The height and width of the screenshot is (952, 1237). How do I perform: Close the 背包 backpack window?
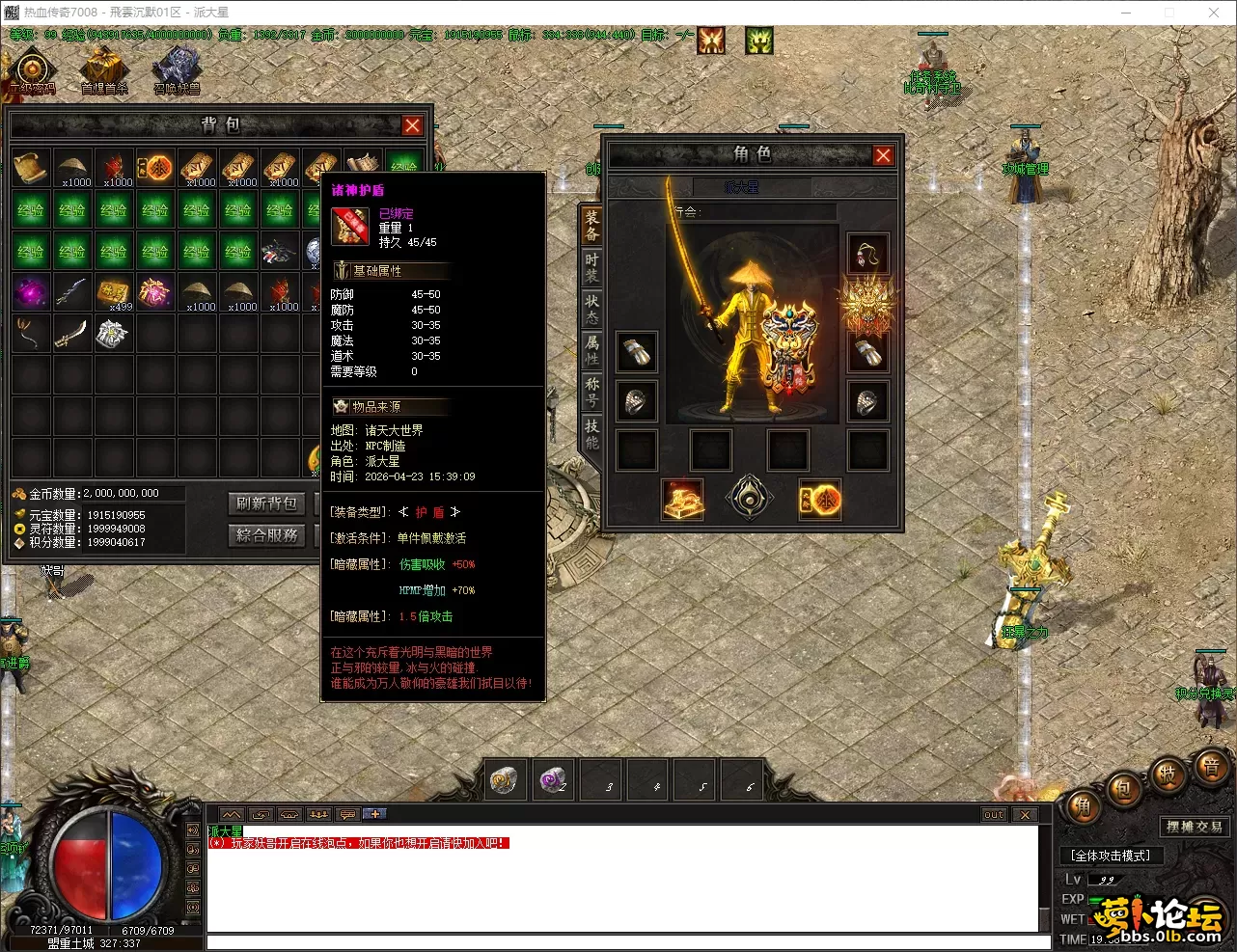[x=412, y=125]
